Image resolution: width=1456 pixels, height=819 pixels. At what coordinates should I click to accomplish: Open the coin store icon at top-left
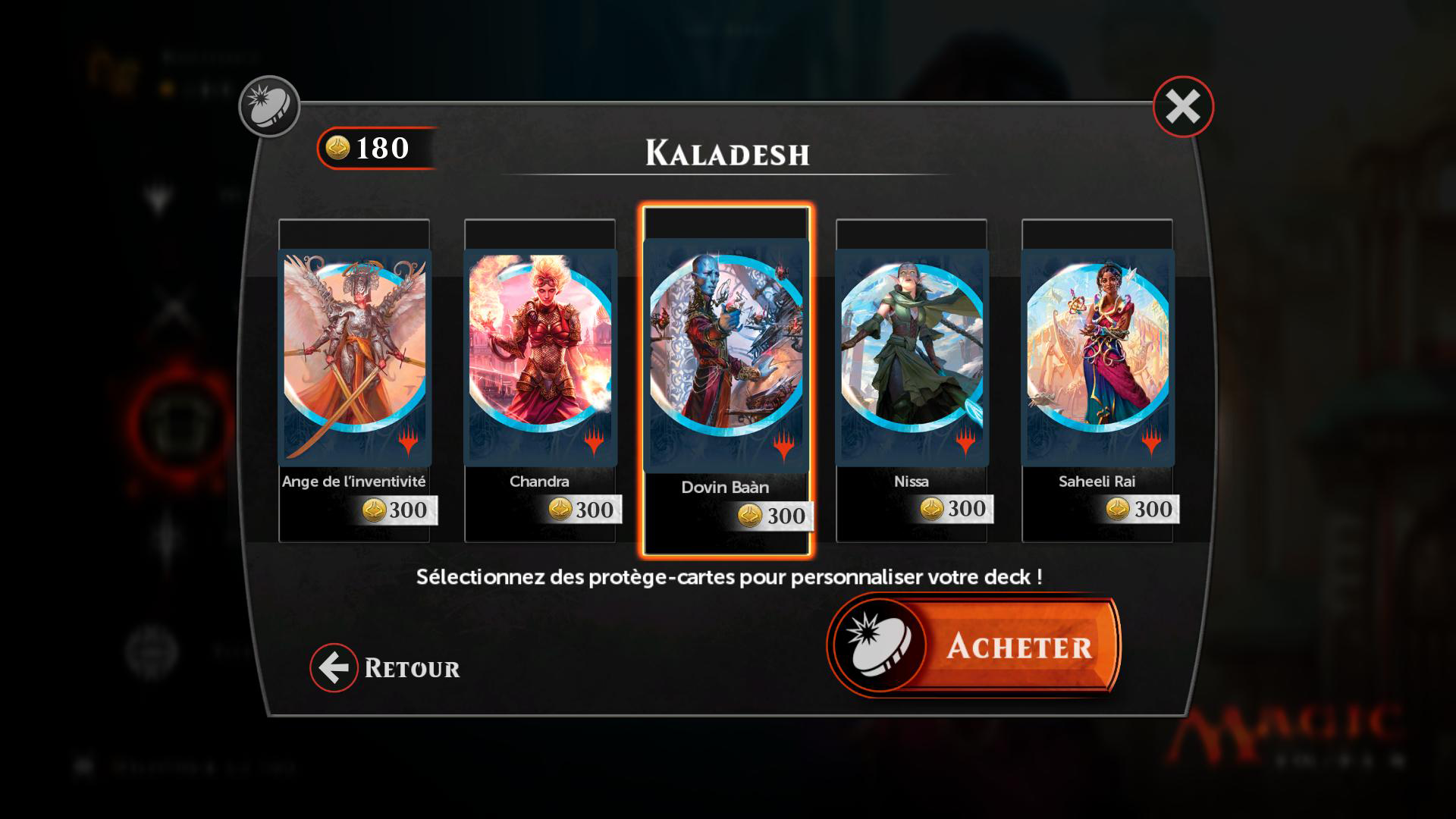click(269, 107)
